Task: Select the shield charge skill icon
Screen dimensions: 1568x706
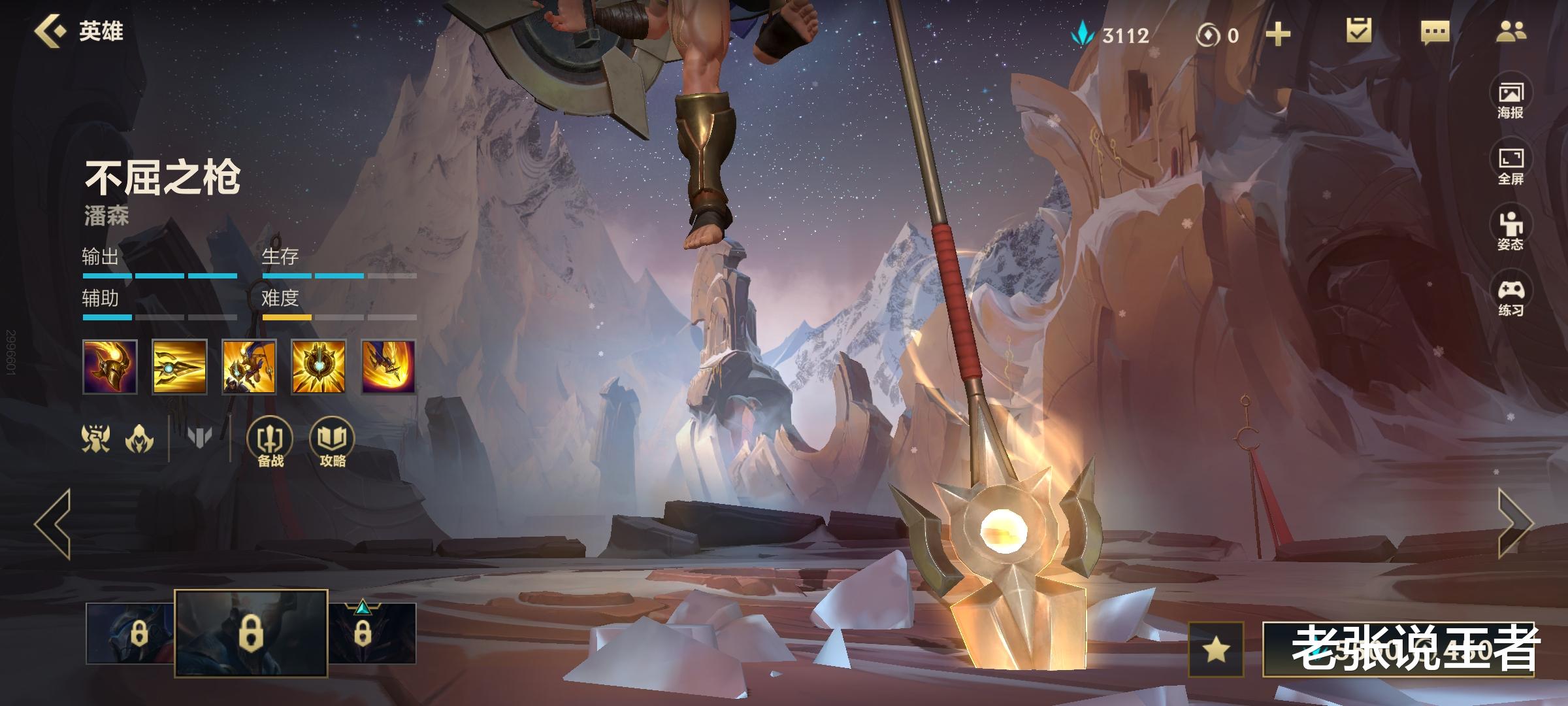Action: [x=249, y=367]
